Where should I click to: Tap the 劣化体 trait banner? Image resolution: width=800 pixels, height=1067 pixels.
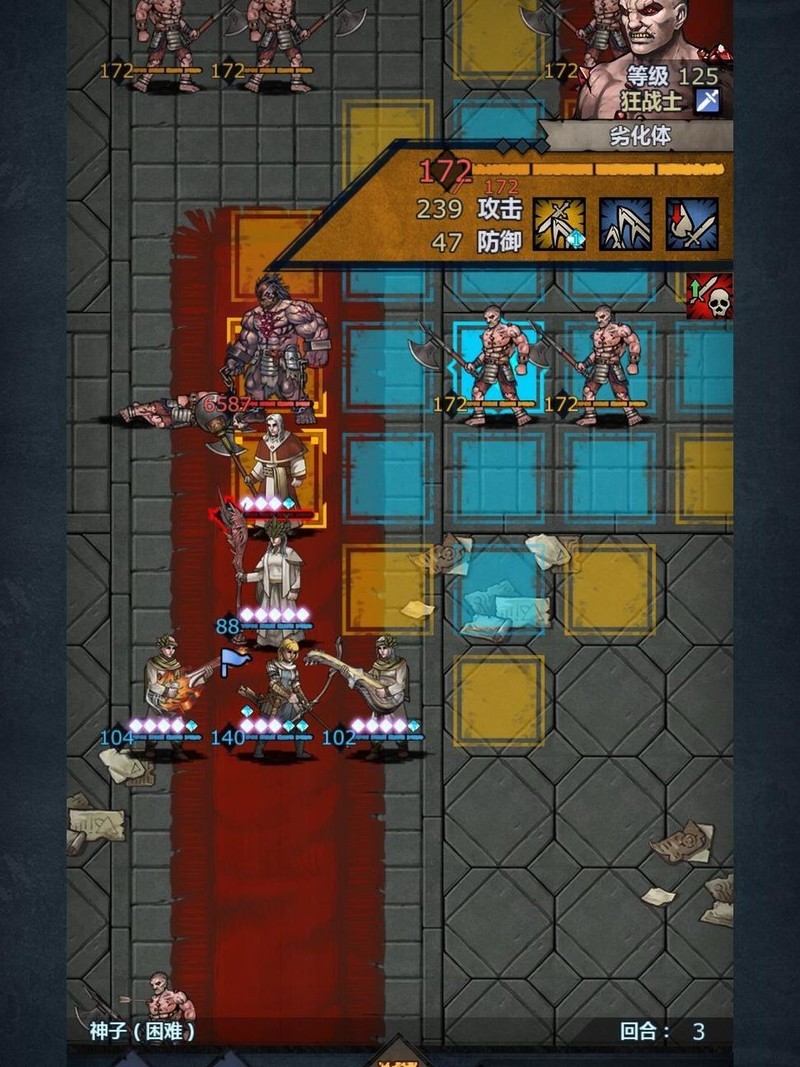tap(640, 137)
